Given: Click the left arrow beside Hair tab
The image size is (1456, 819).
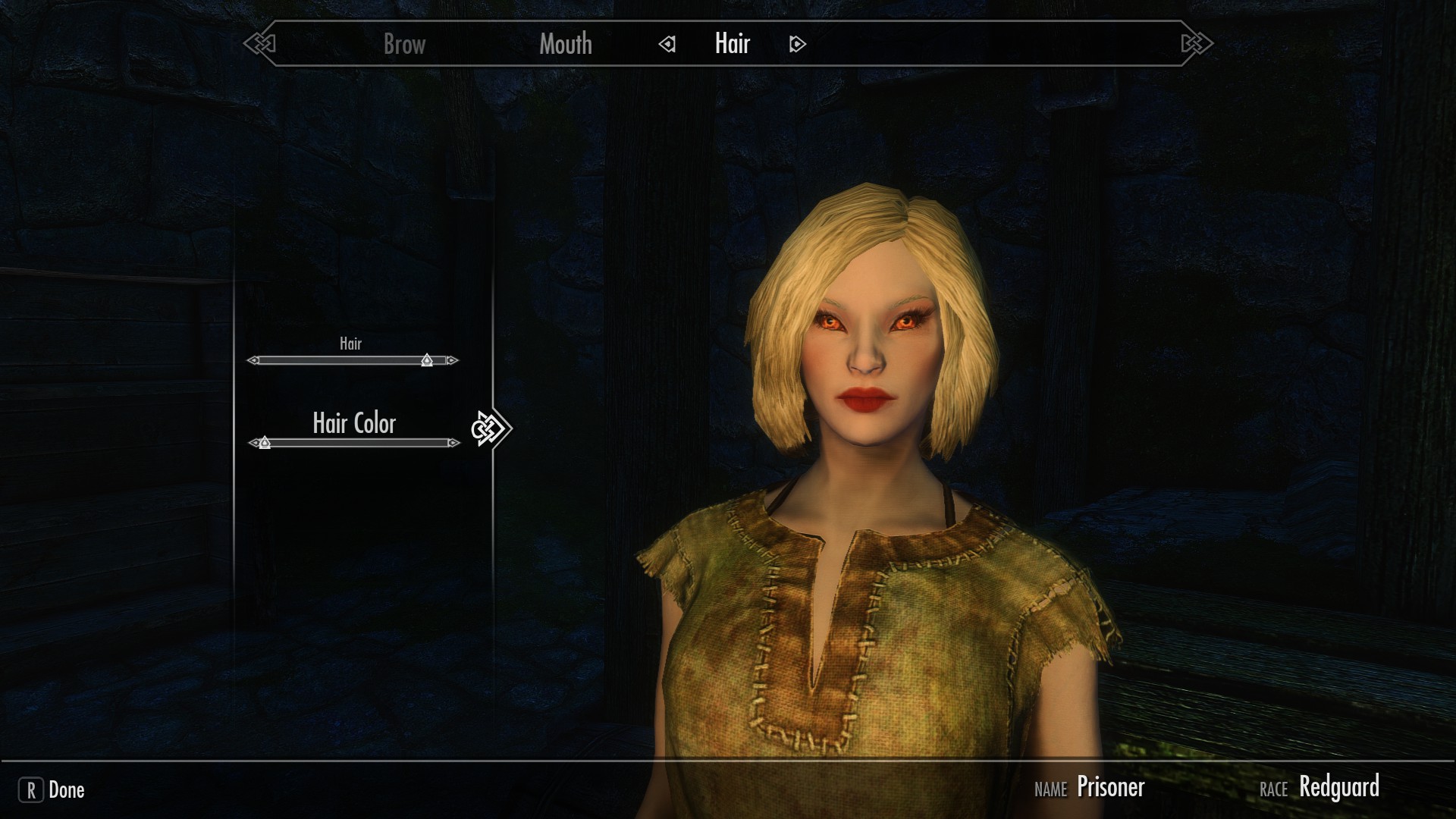Looking at the screenshot, I should pos(667,45).
